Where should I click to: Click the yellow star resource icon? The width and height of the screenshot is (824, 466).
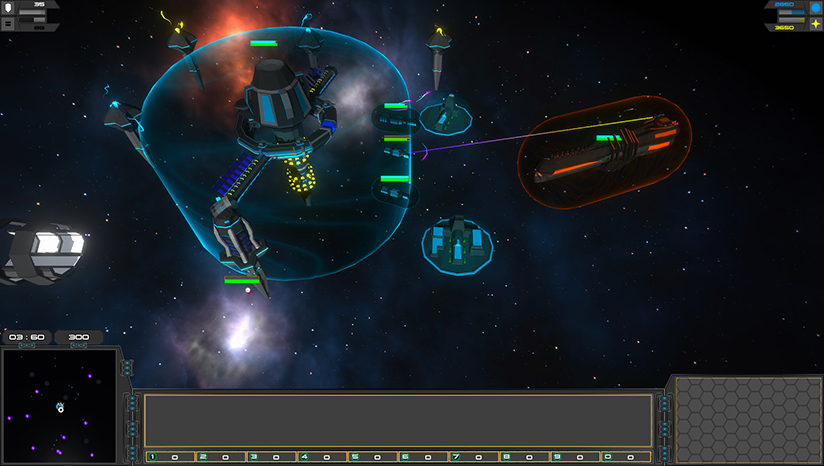[815, 24]
